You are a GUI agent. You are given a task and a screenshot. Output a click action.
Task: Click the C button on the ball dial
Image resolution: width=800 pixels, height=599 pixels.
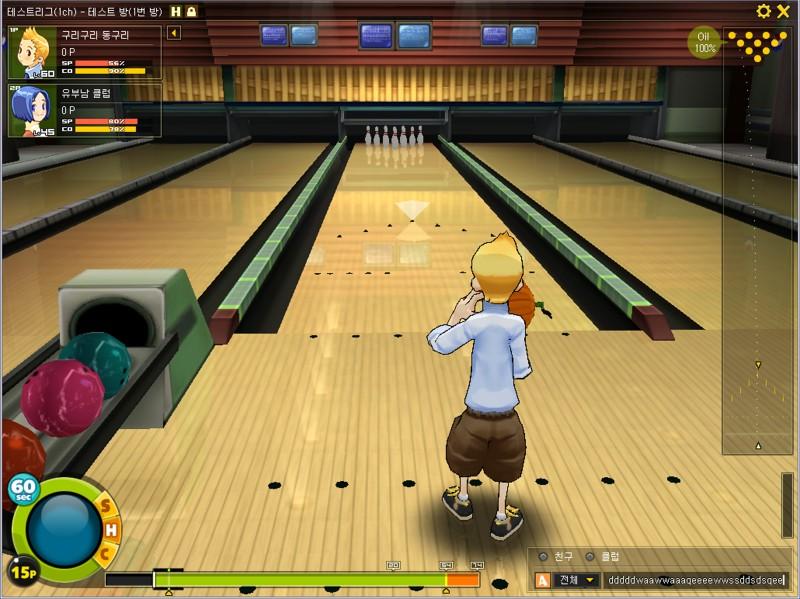point(104,552)
